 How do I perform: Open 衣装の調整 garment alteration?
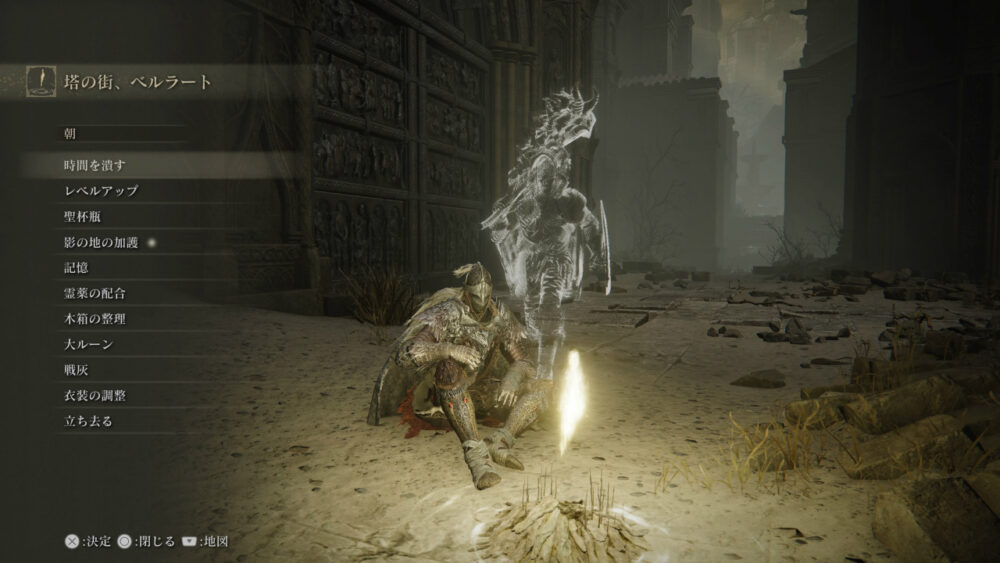[x=93, y=396]
